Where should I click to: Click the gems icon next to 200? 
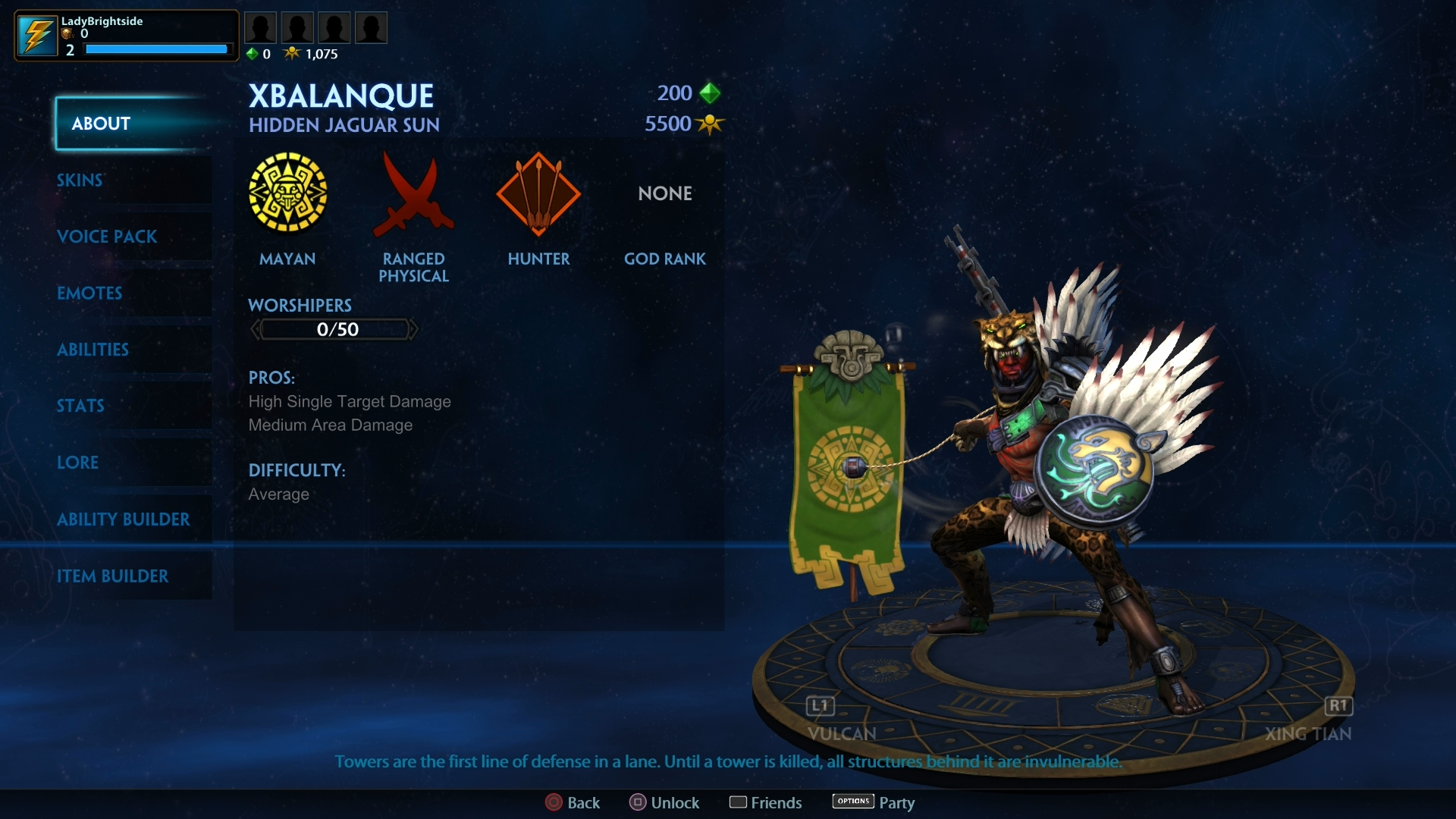point(711,93)
